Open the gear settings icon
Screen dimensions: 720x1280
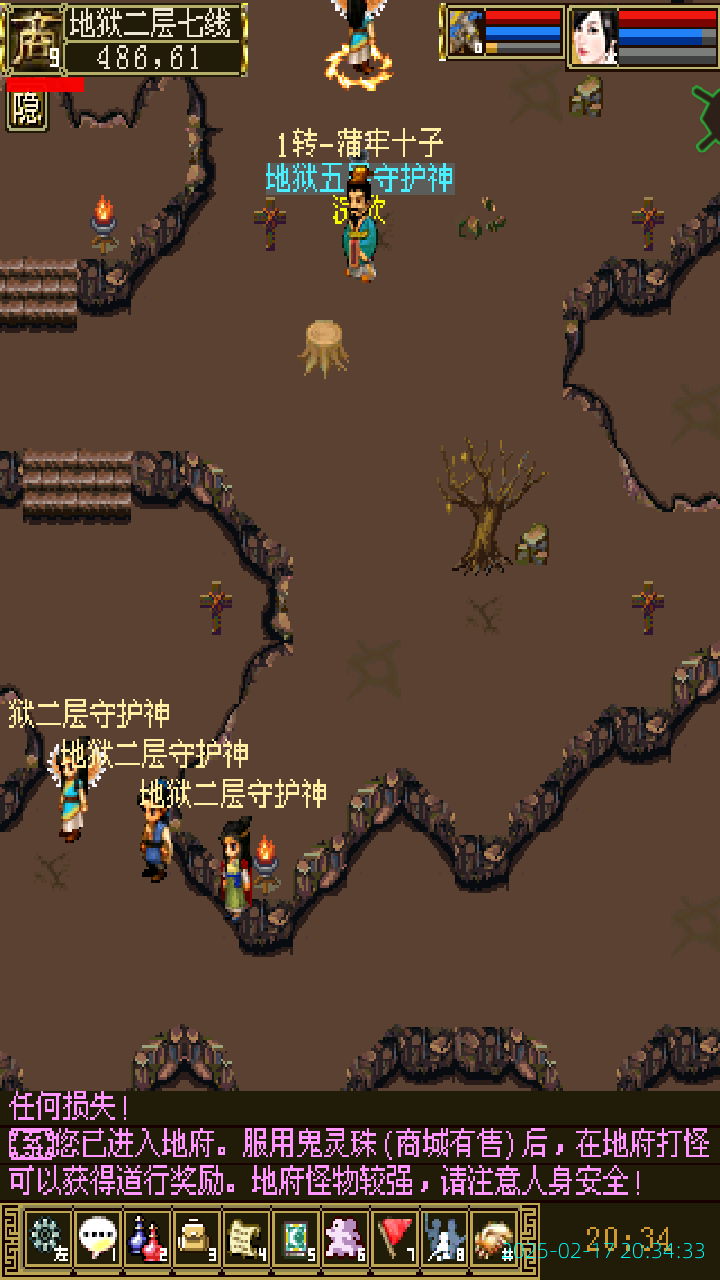(46, 1238)
